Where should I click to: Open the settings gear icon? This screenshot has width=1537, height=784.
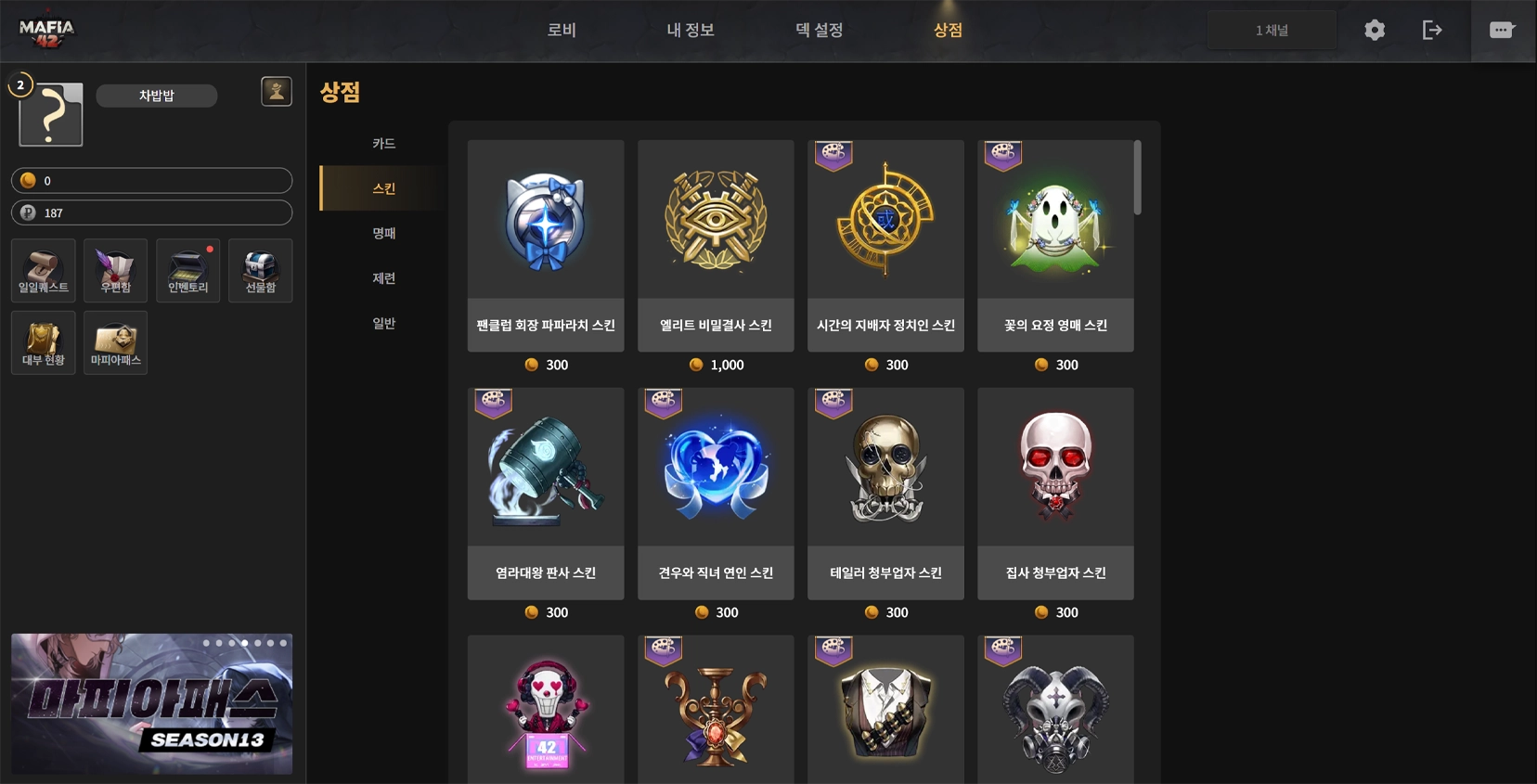tap(1375, 30)
